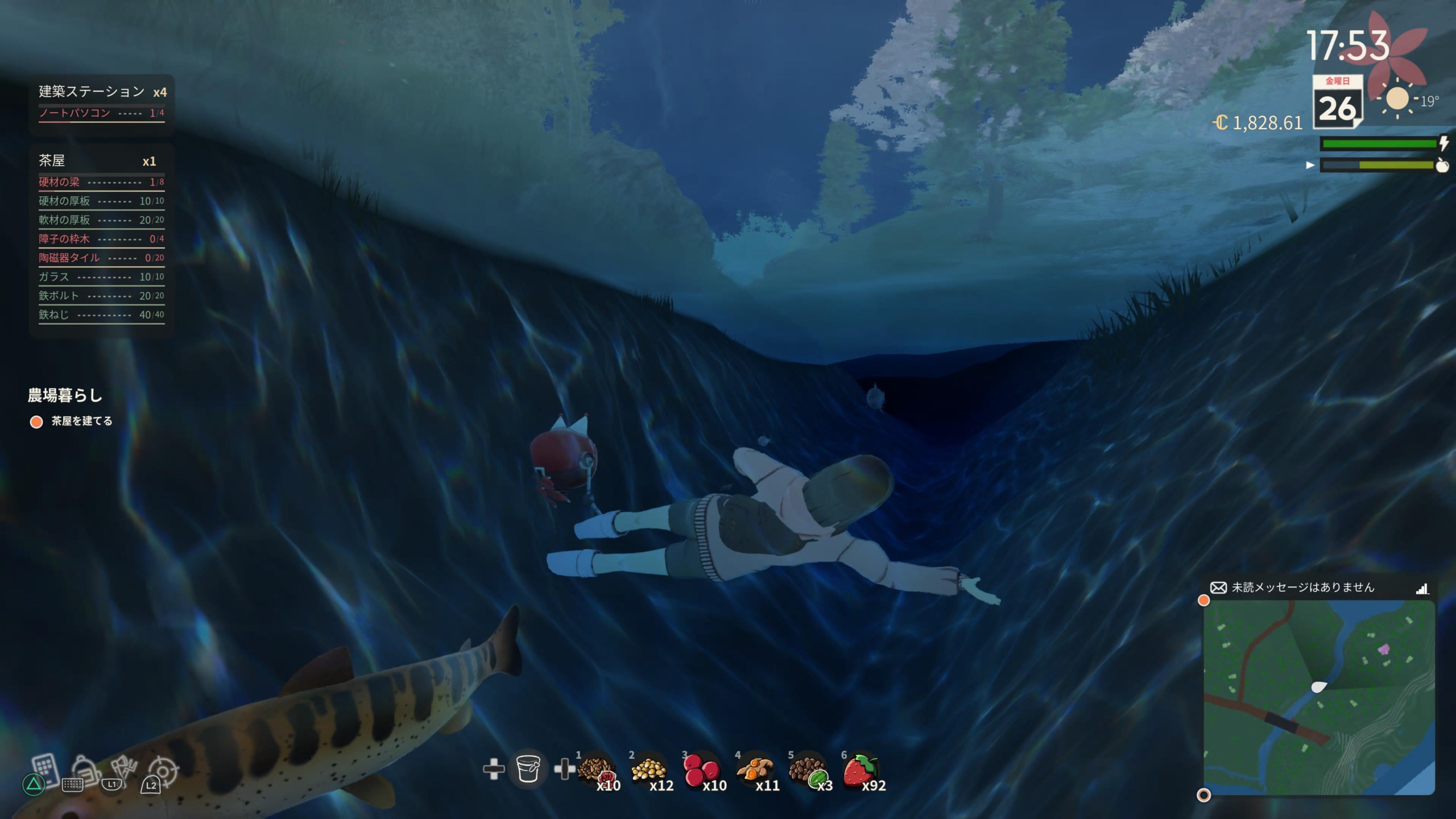Select the soybeans stack in slot 2
Screen dimensions: 1456x819
tap(649, 772)
